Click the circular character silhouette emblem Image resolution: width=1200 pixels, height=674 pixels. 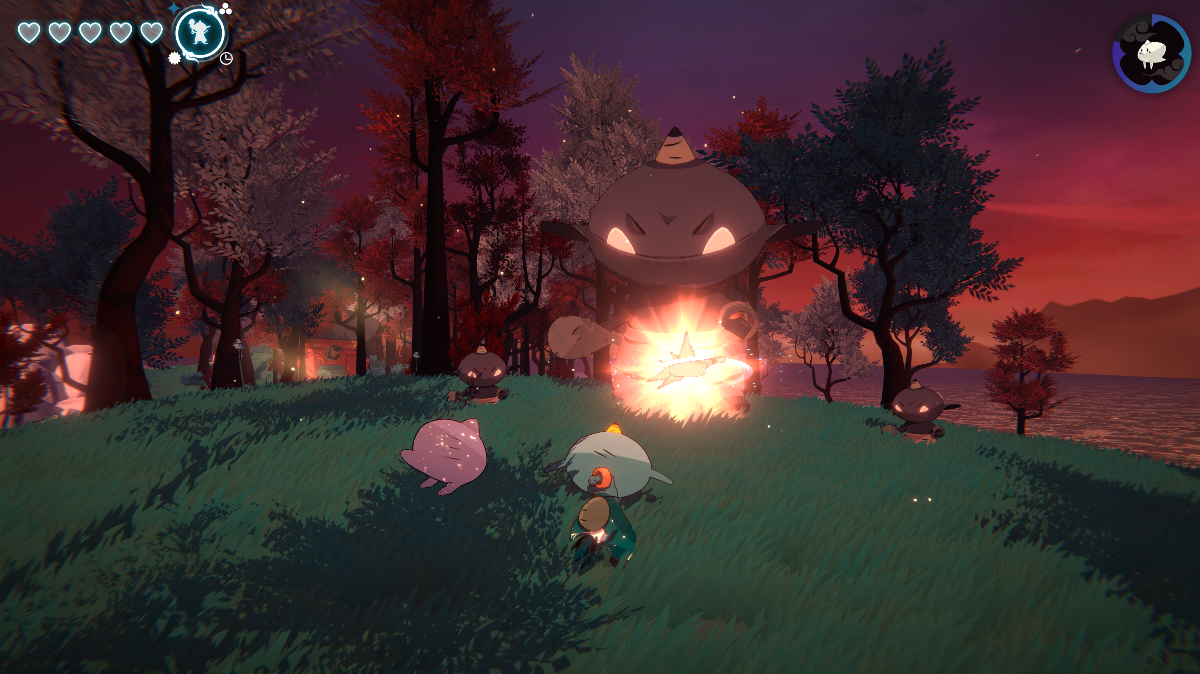point(199,33)
